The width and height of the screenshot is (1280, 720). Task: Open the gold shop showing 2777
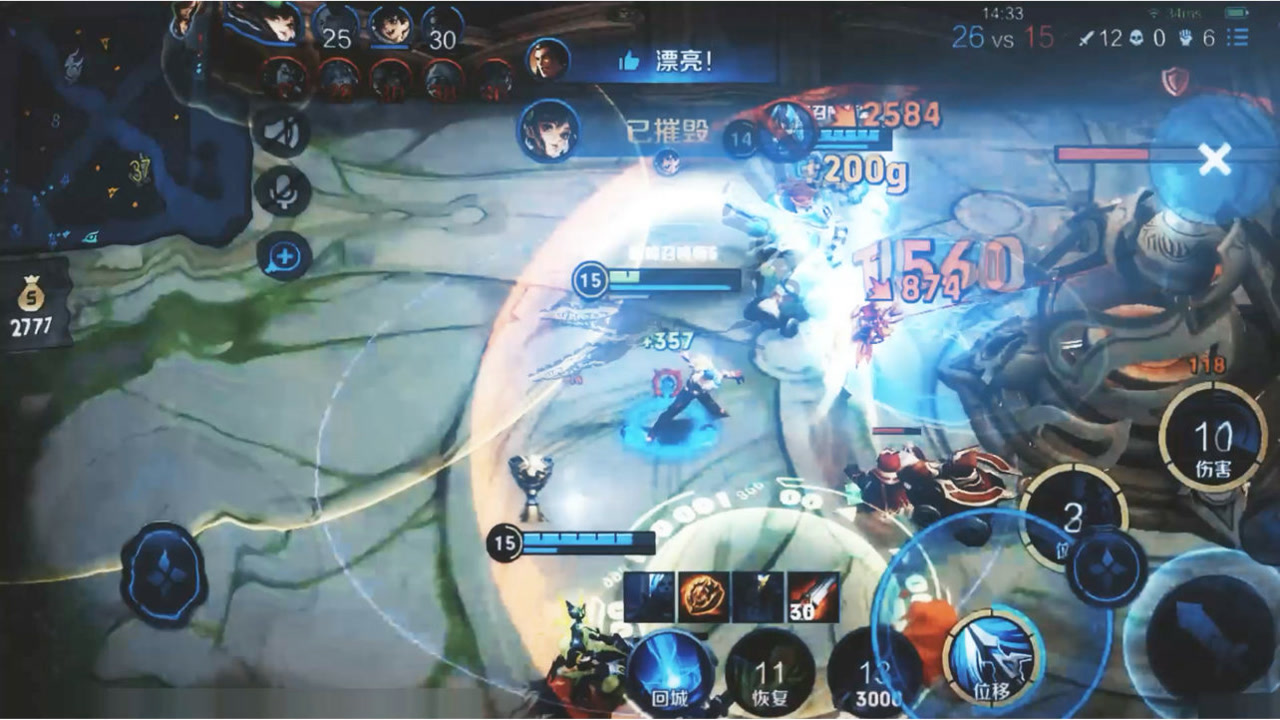coord(33,308)
